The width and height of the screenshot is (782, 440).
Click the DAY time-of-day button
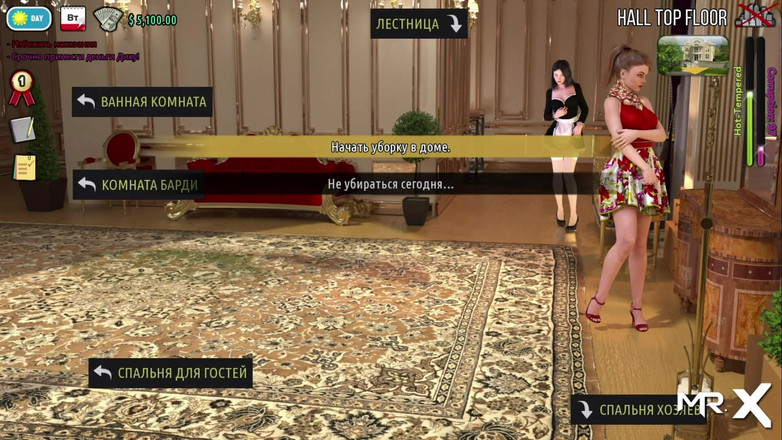click(29, 19)
